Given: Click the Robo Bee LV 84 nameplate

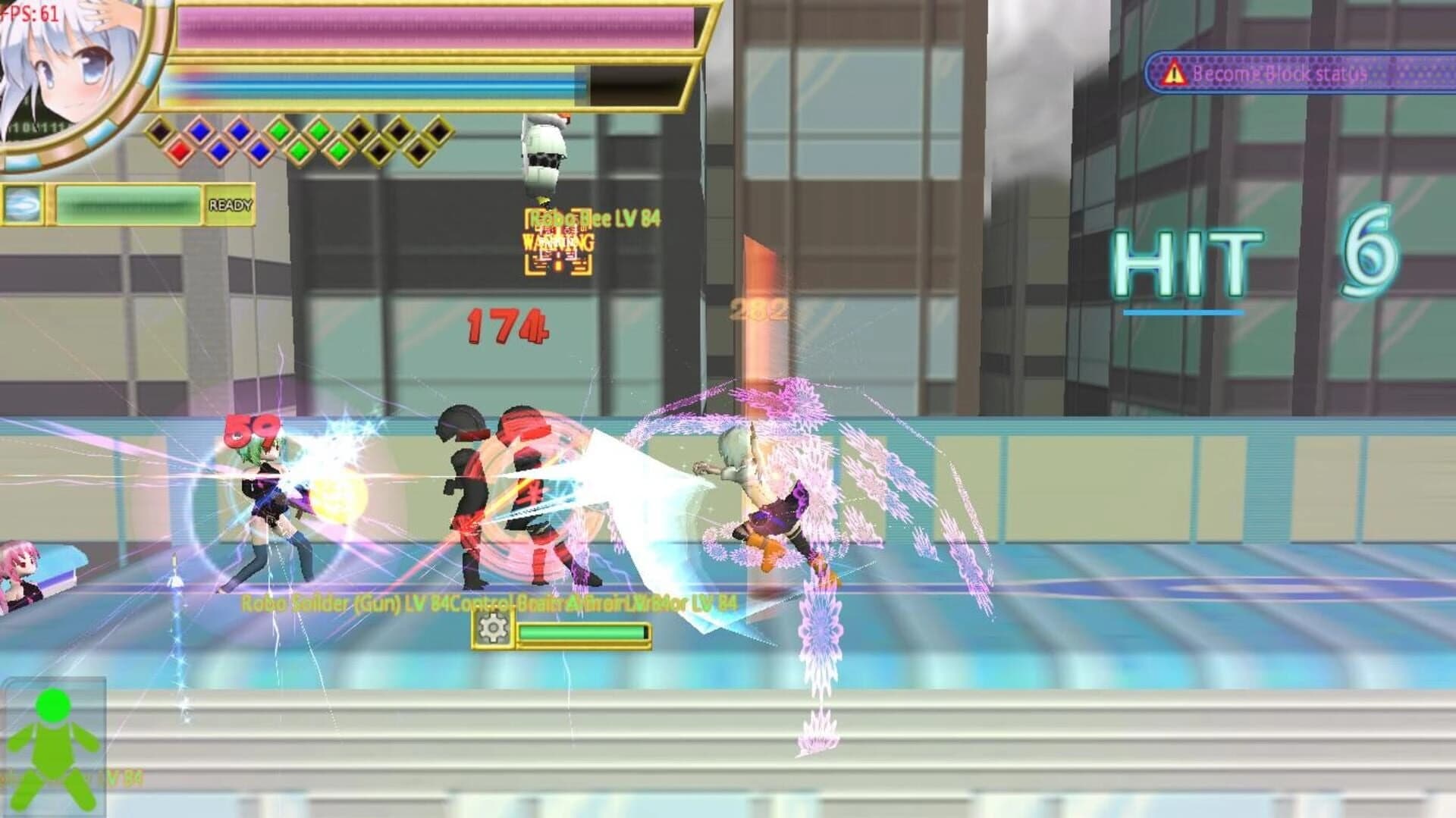Looking at the screenshot, I should 594,218.
